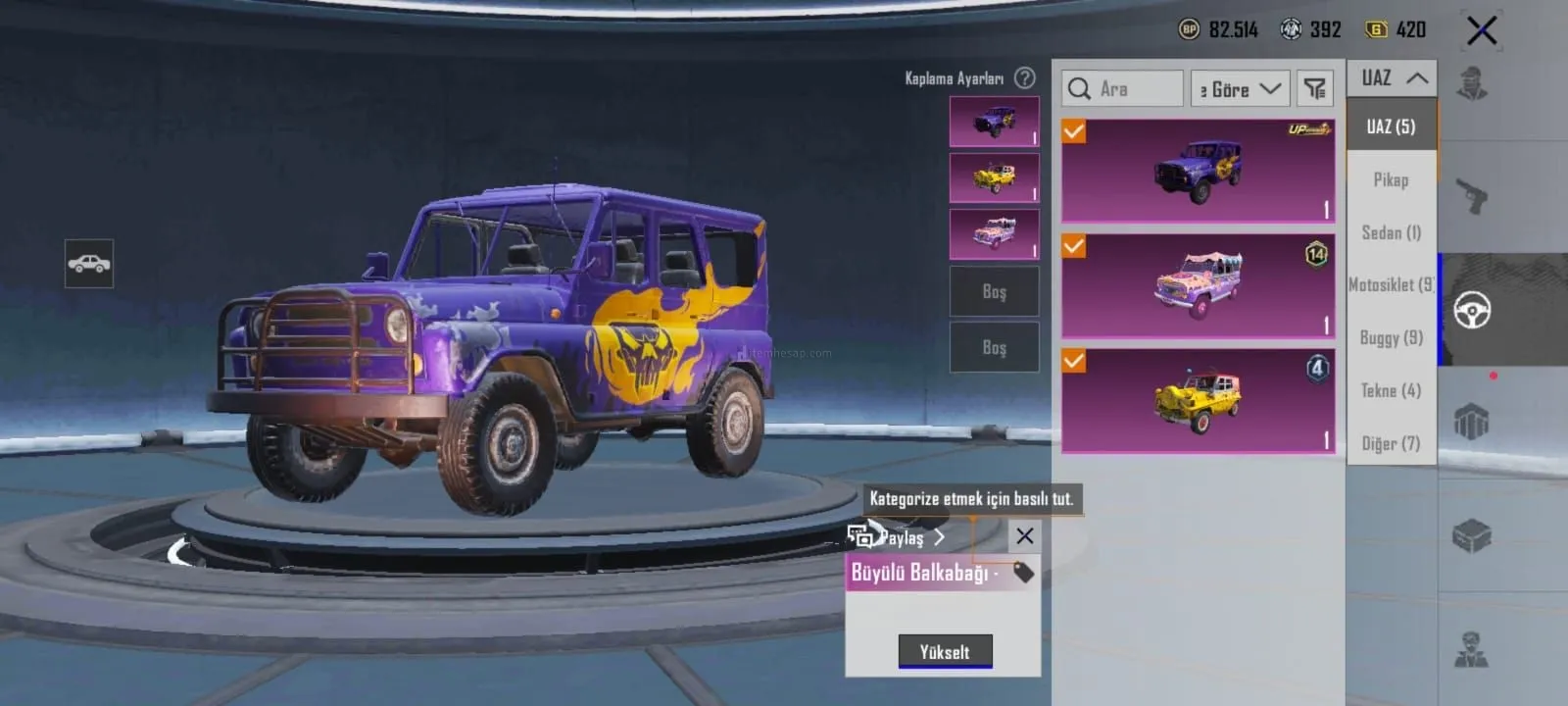1568x706 pixels.
Task: Choose the Buggy (9) category
Action: coord(1391,338)
